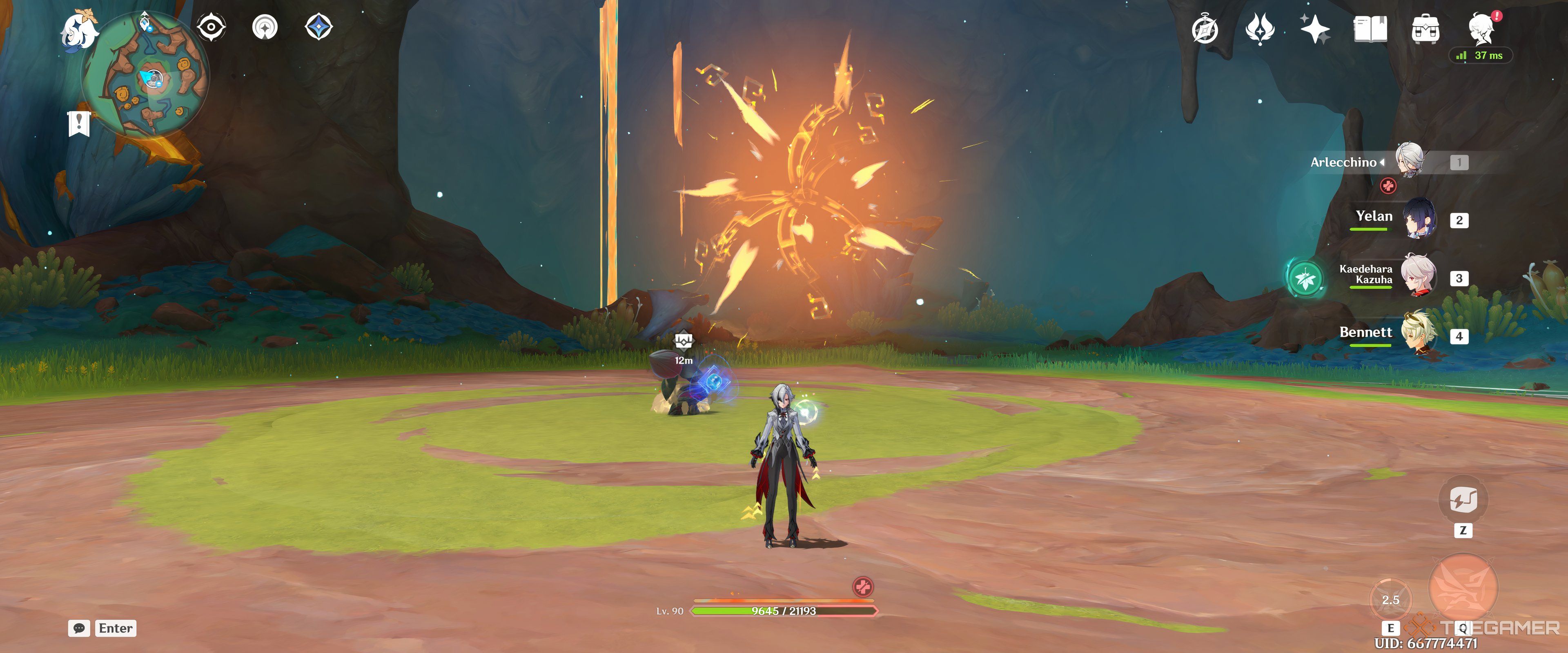Open the diamond-shaped icon beside the minimap
The width and height of the screenshot is (1568, 653).
point(318,27)
